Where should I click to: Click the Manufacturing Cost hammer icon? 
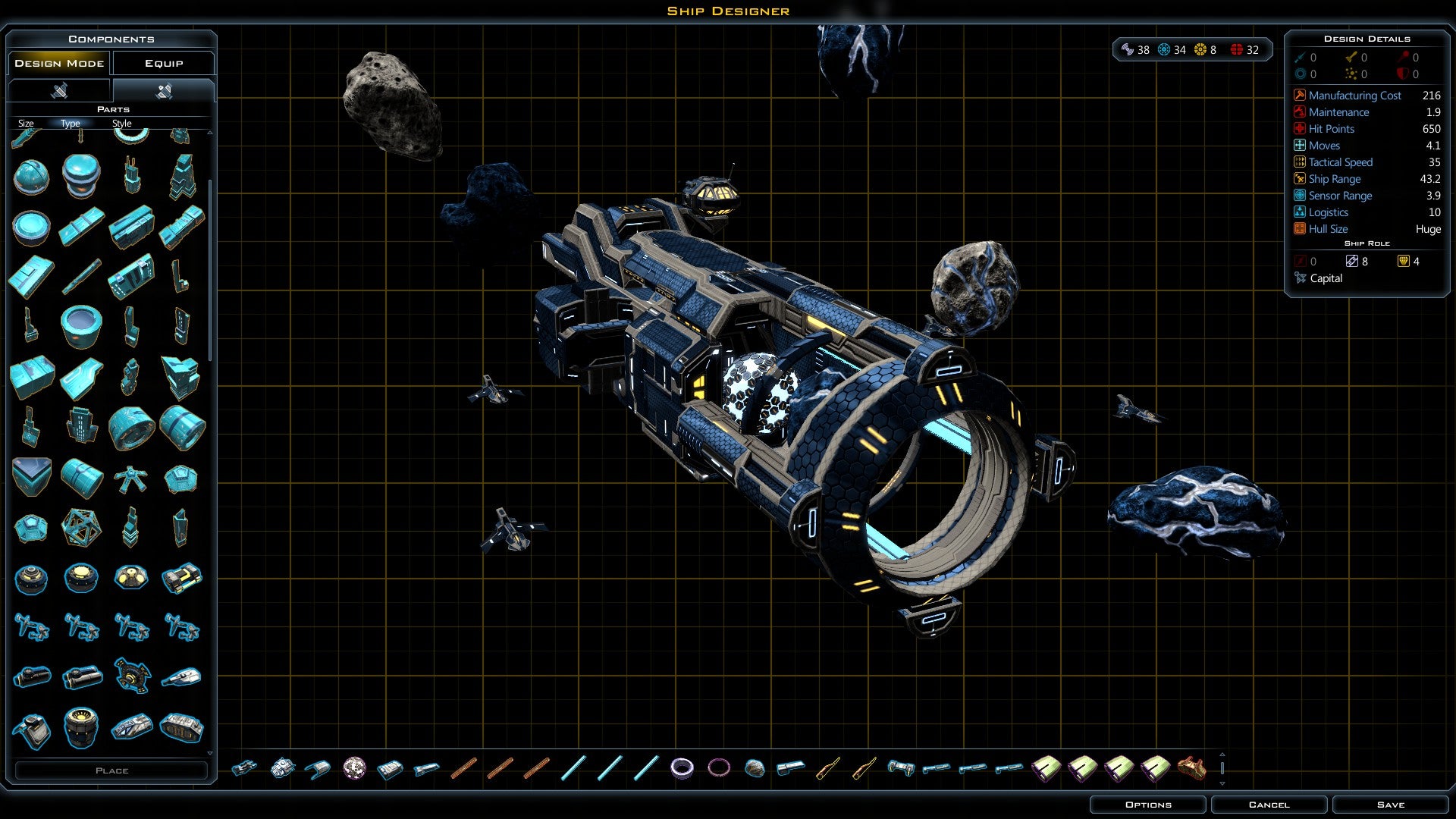(1300, 96)
